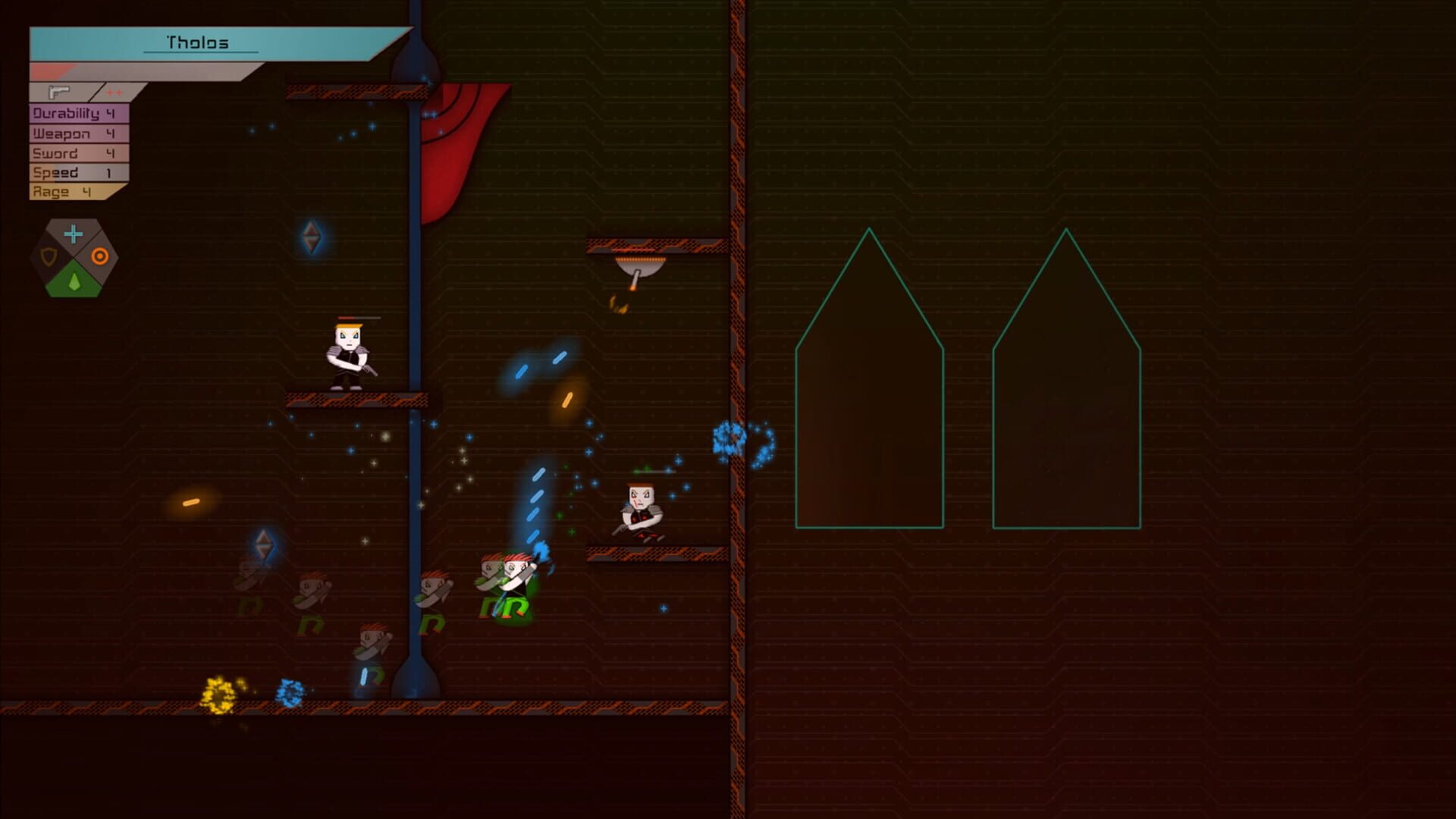The width and height of the screenshot is (1456, 819).
Task: Toggle the green drop in the ability wheel
Action: click(76, 282)
